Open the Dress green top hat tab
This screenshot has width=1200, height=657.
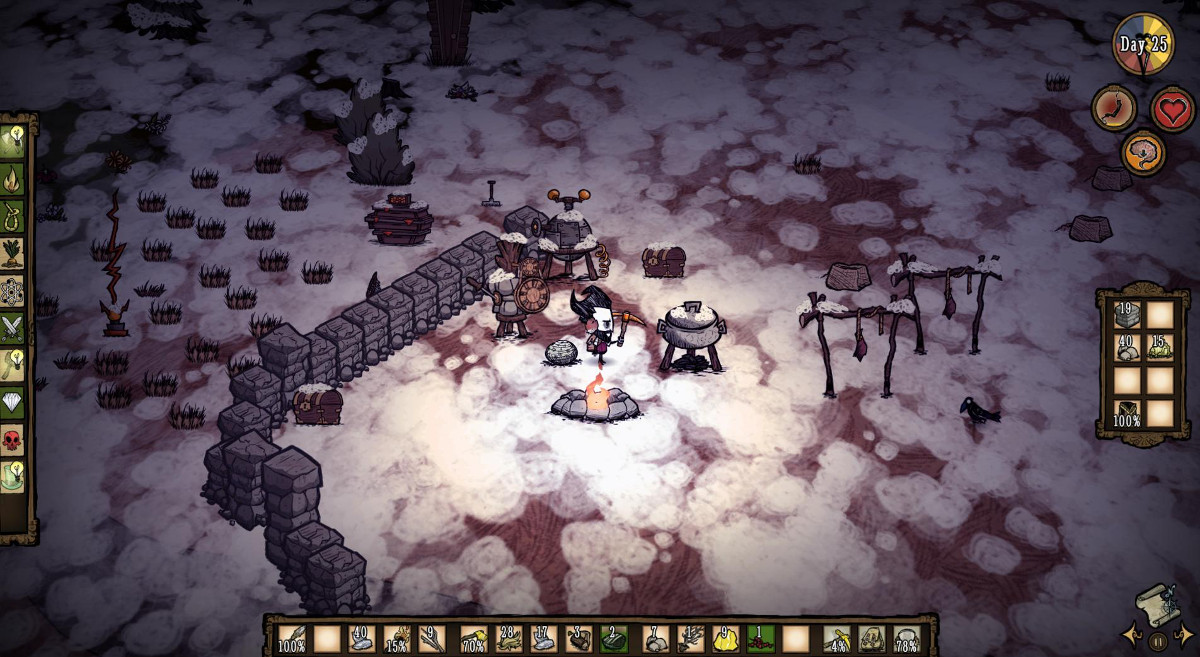click(x=12, y=473)
